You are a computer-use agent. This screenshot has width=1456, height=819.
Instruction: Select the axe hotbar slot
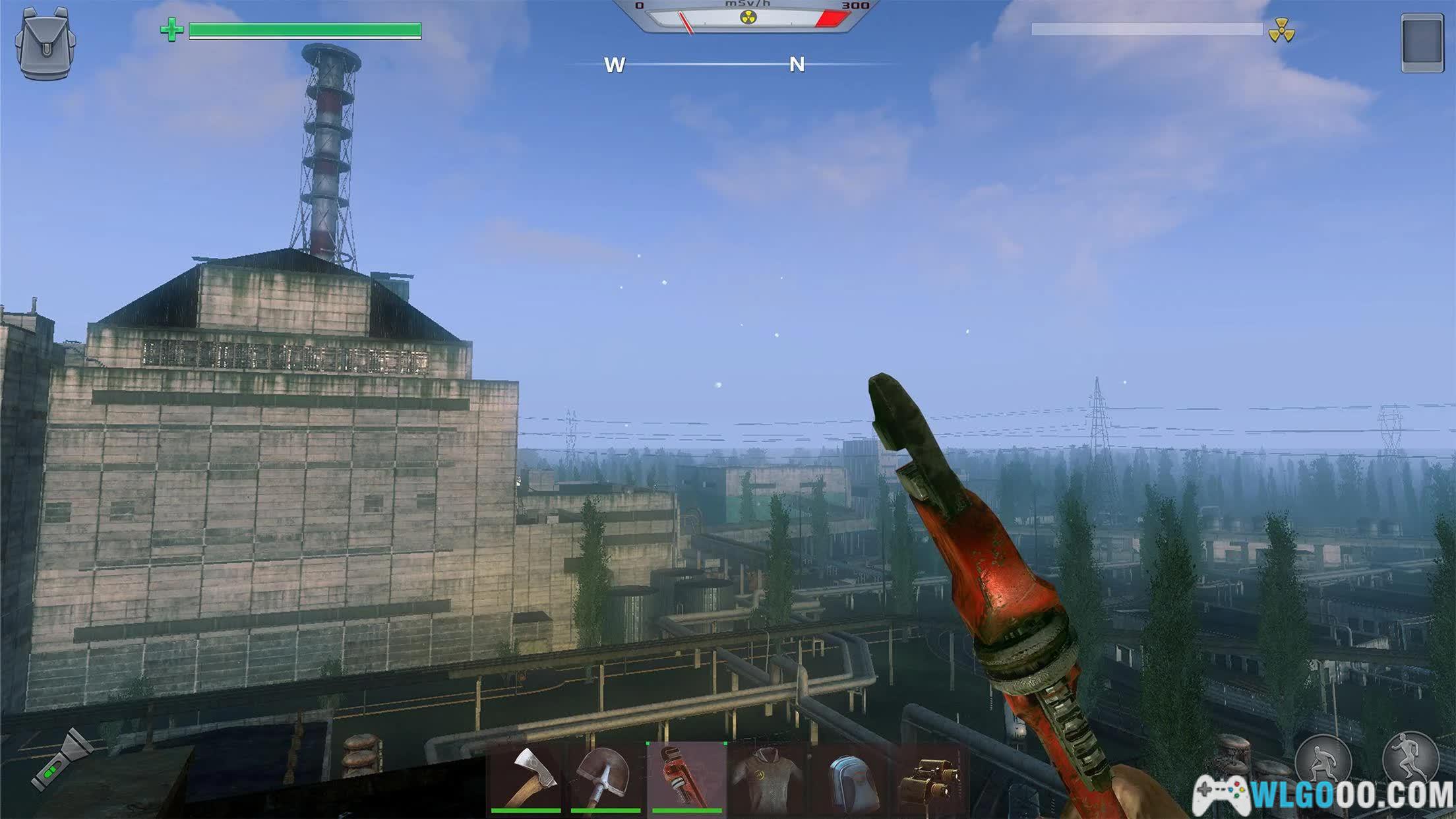click(x=526, y=778)
